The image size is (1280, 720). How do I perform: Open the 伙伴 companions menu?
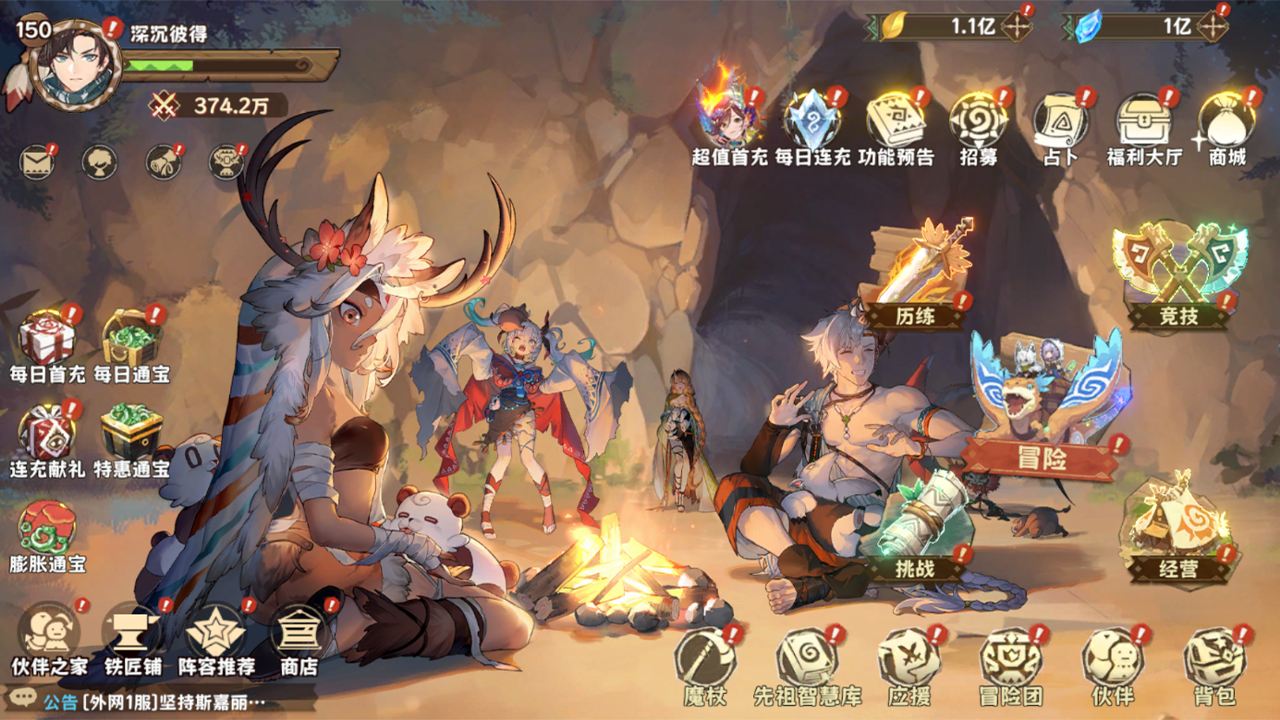(1112, 662)
